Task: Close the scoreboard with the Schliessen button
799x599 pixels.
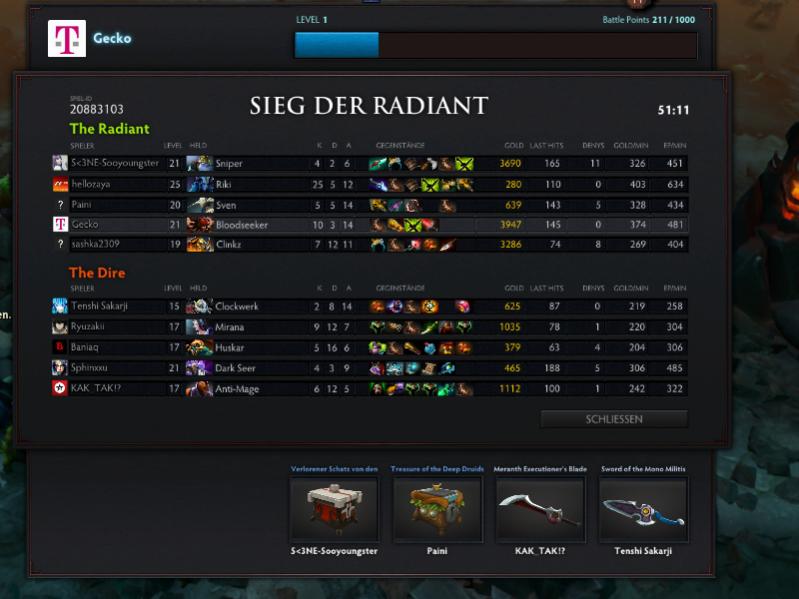Action: [614, 419]
